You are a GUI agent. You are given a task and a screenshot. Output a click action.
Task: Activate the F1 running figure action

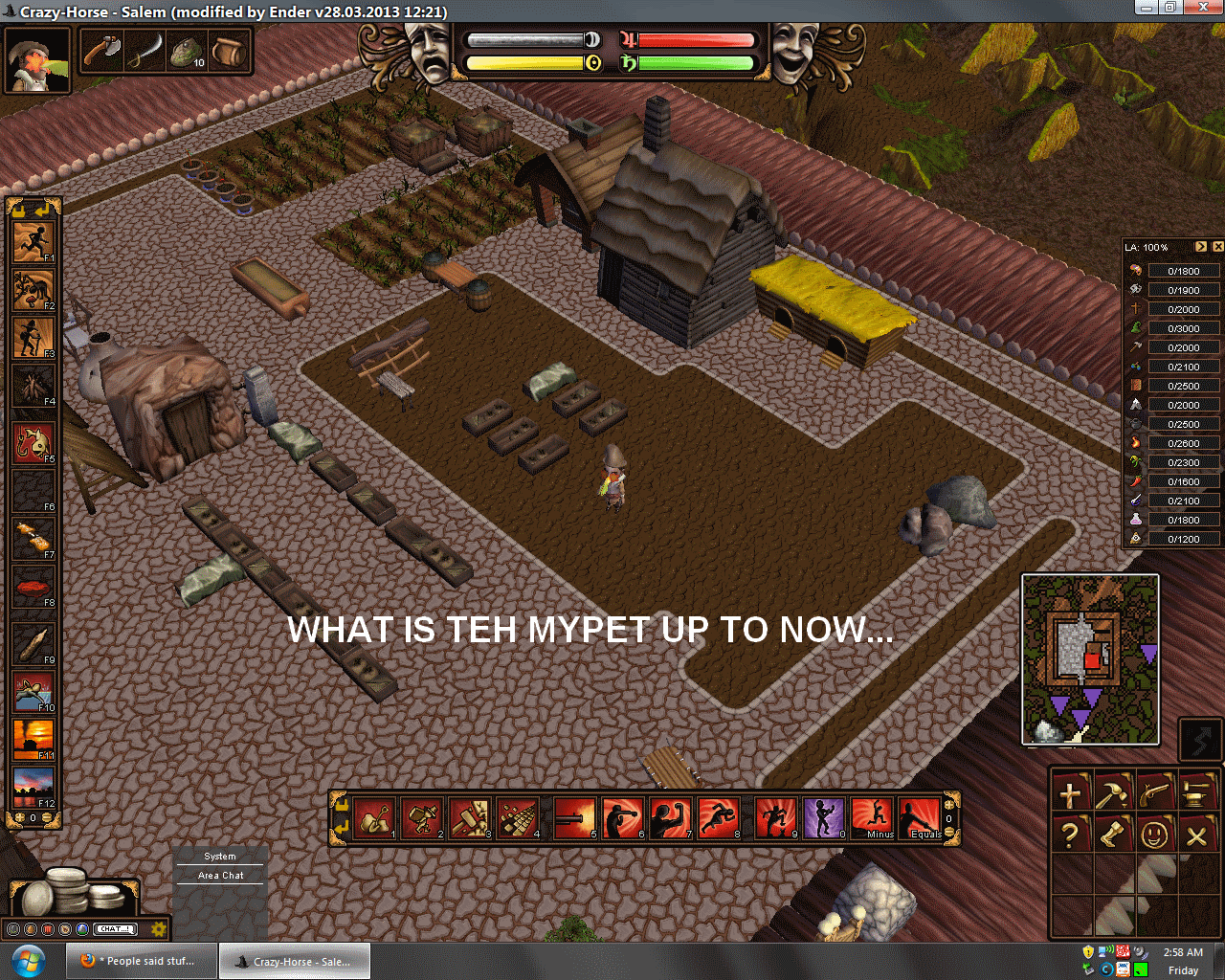pyautogui.click(x=33, y=242)
